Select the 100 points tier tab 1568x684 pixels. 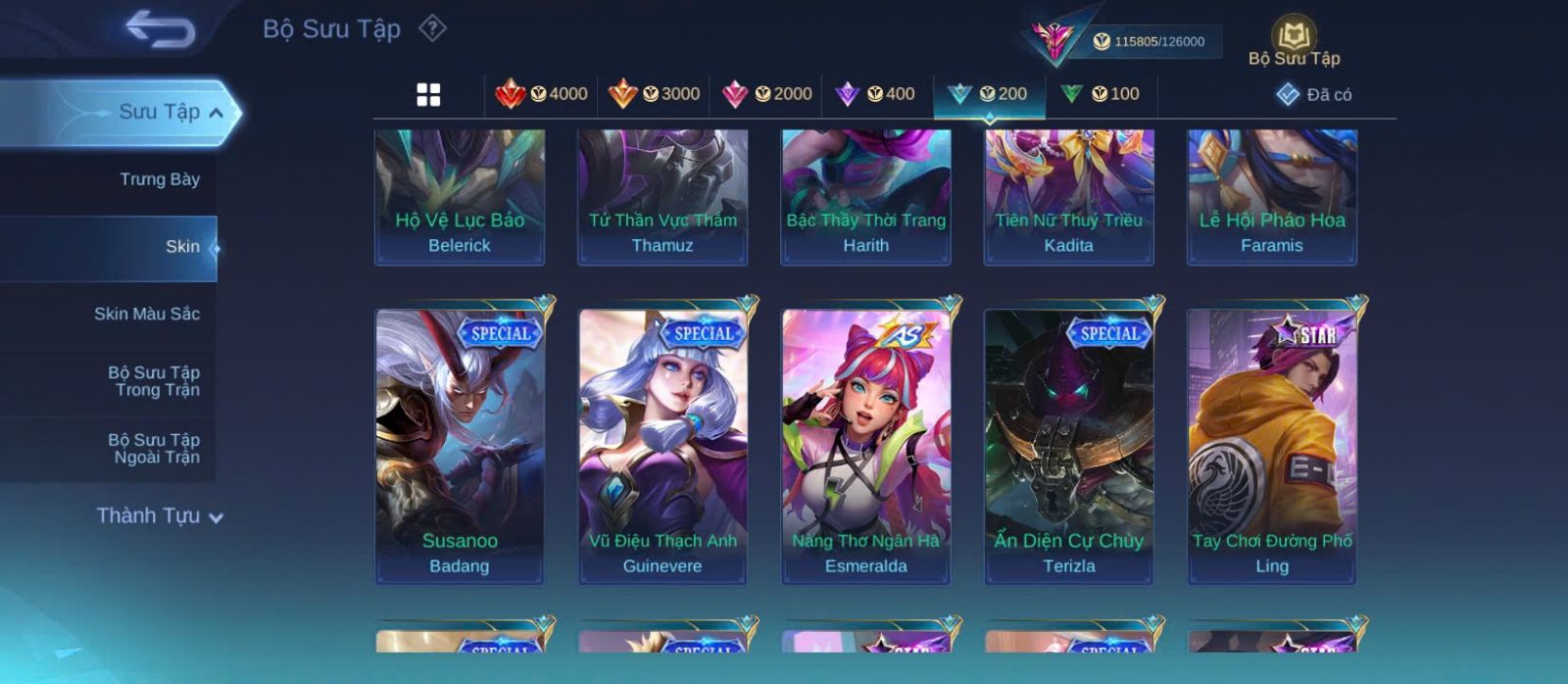[x=1101, y=94]
